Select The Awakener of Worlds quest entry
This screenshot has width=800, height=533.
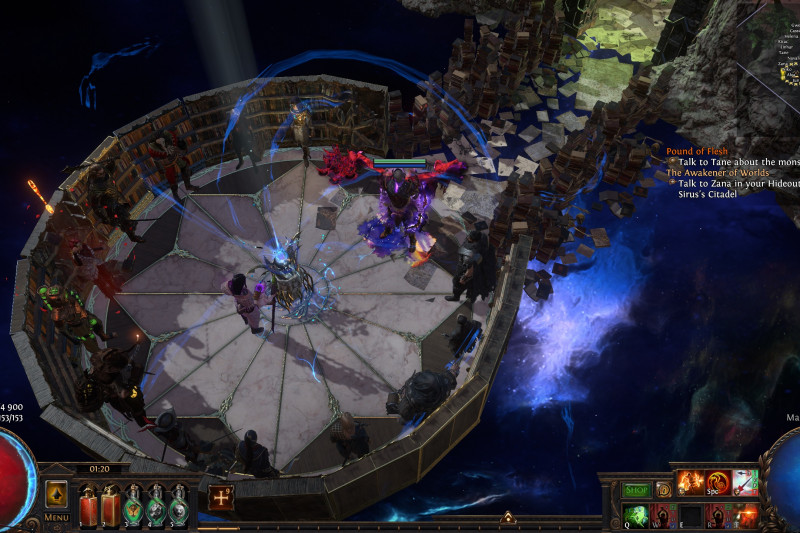click(720, 172)
